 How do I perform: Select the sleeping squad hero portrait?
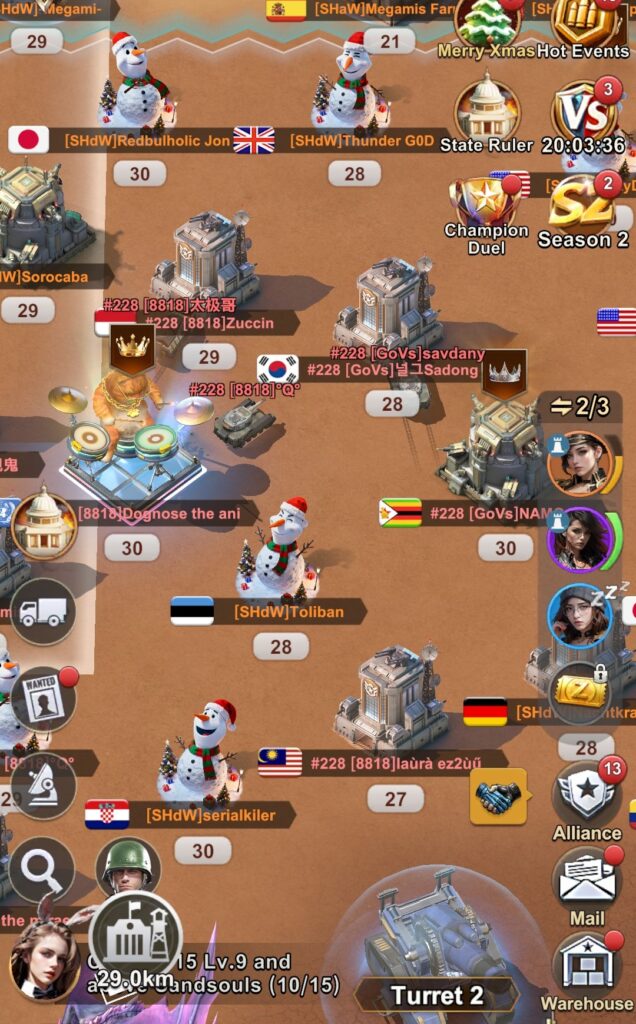pyautogui.click(x=580, y=616)
